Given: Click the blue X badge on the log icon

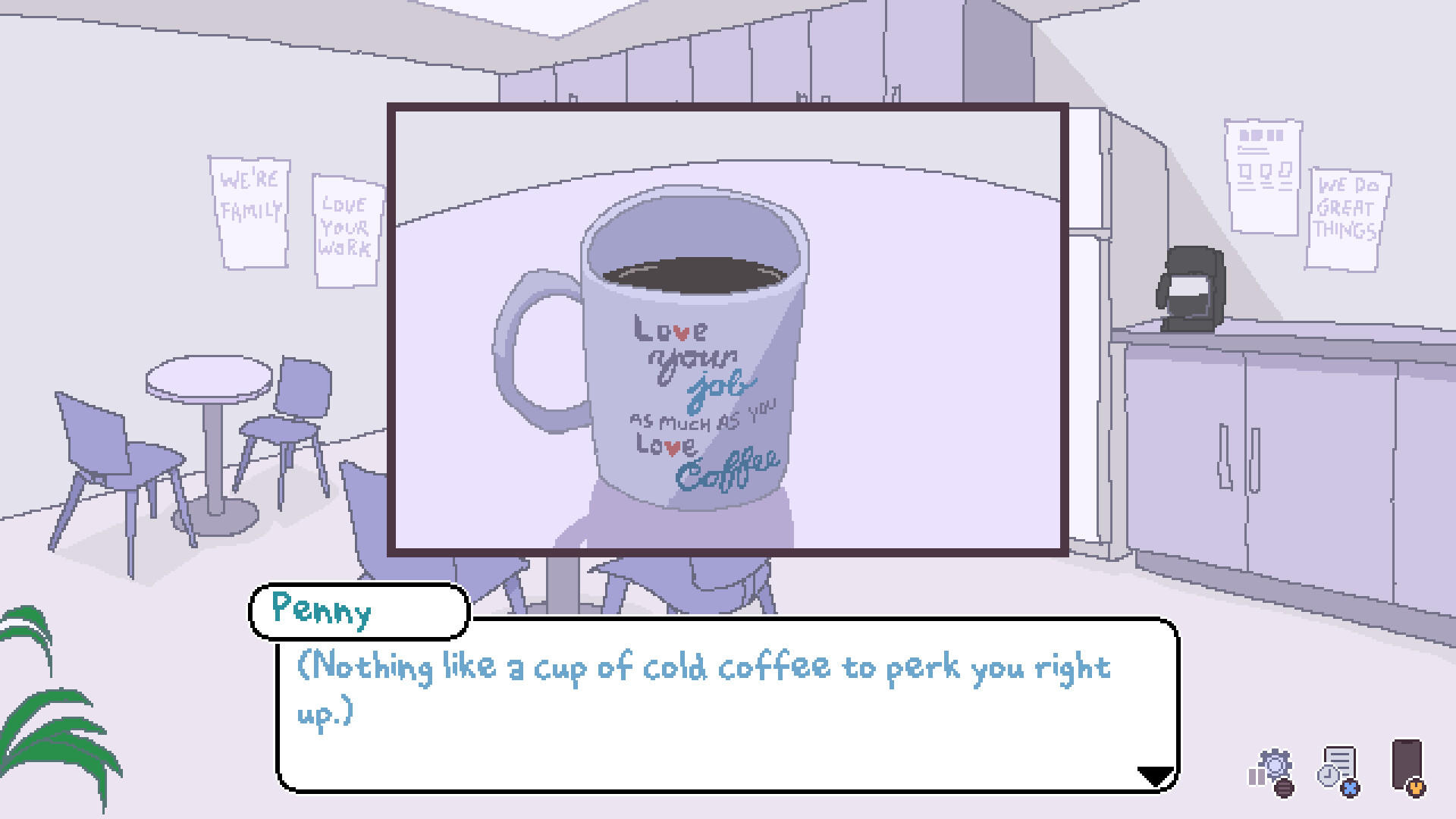Looking at the screenshot, I should click(x=1351, y=789).
